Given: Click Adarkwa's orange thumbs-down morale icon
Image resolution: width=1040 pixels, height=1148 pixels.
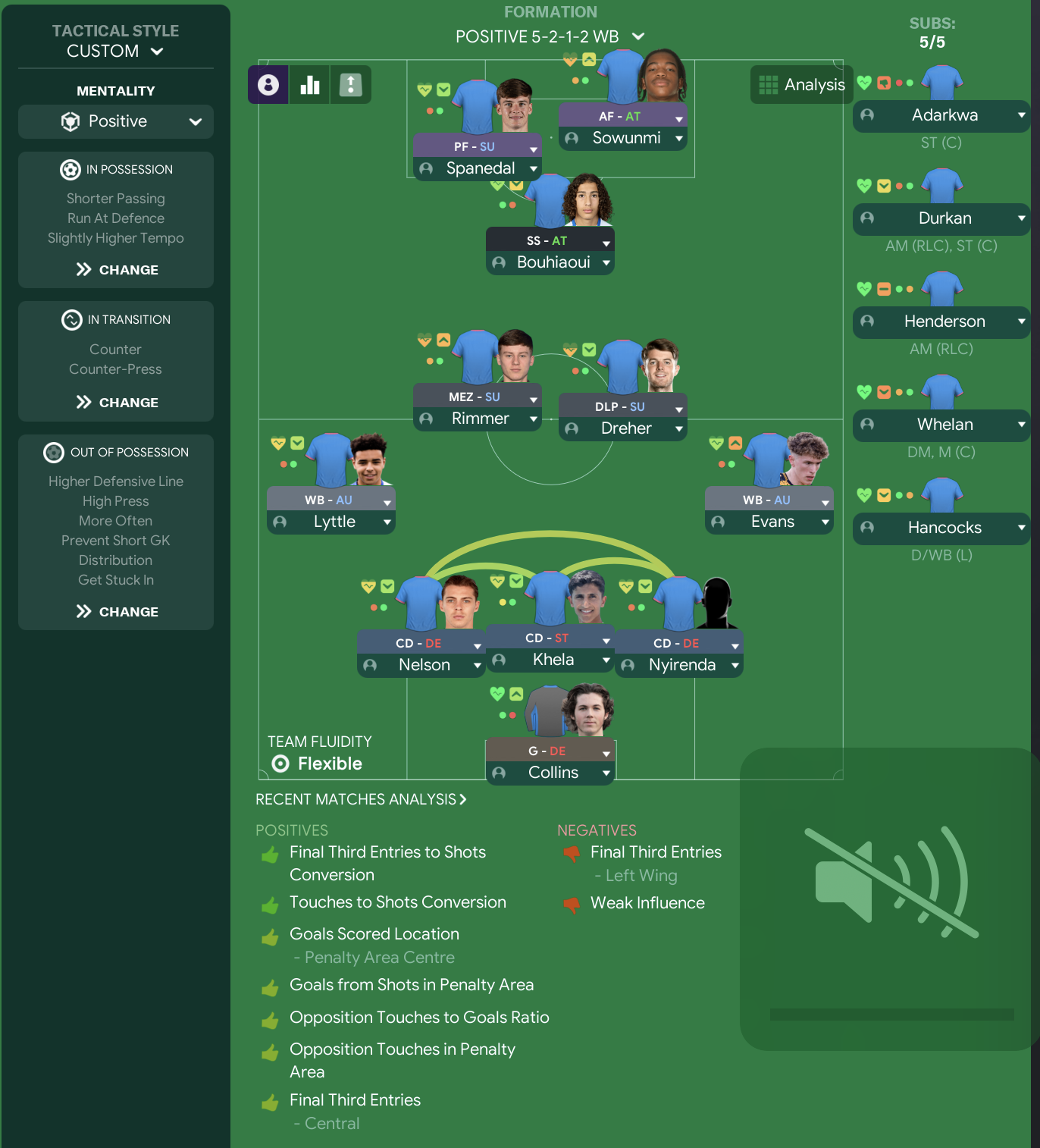Looking at the screenshot, I should (885, 82).
